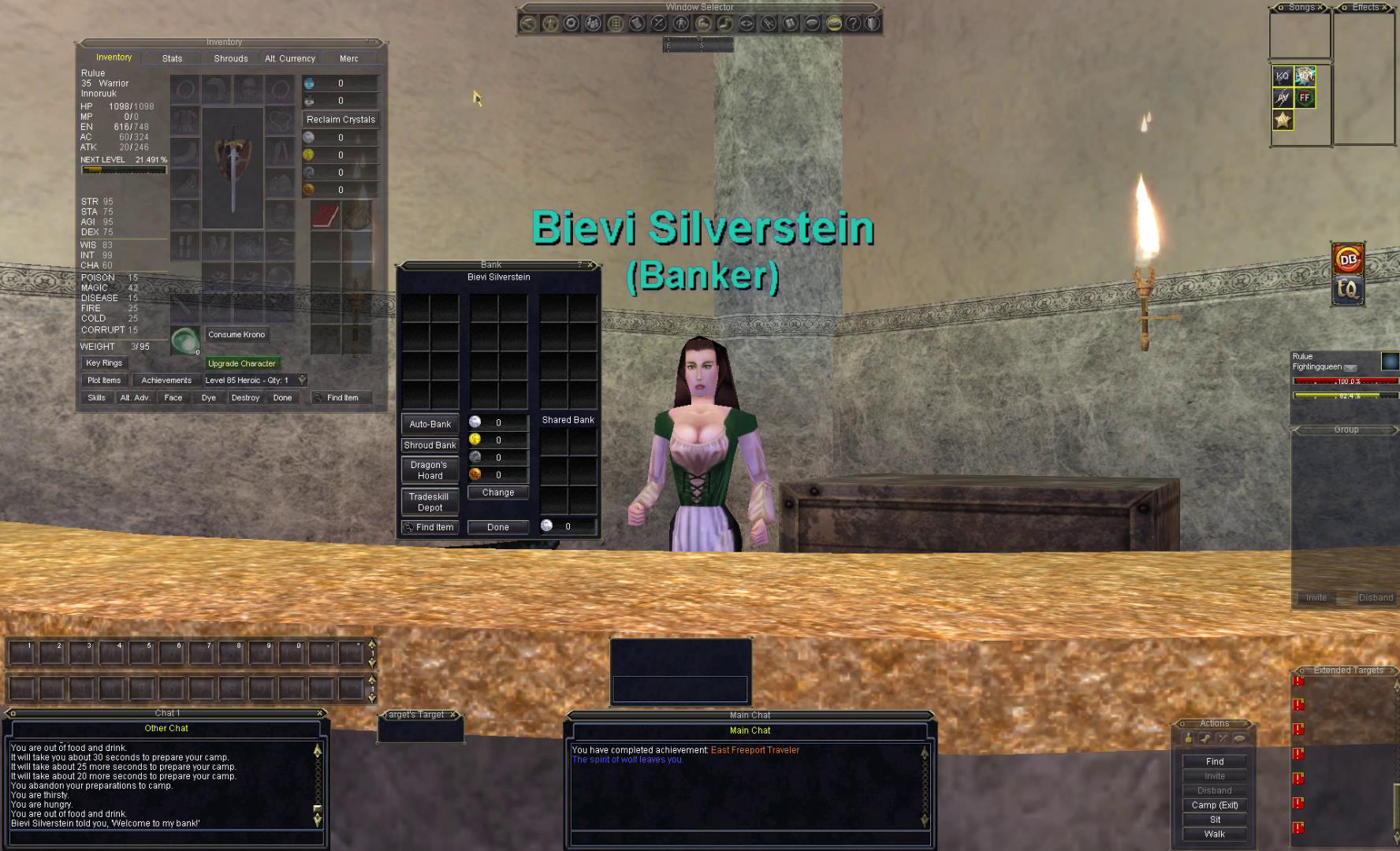Click the yellow envelope icon in the Window Selector
This screenshot has width=1400, height=851.
click(835, 24)
